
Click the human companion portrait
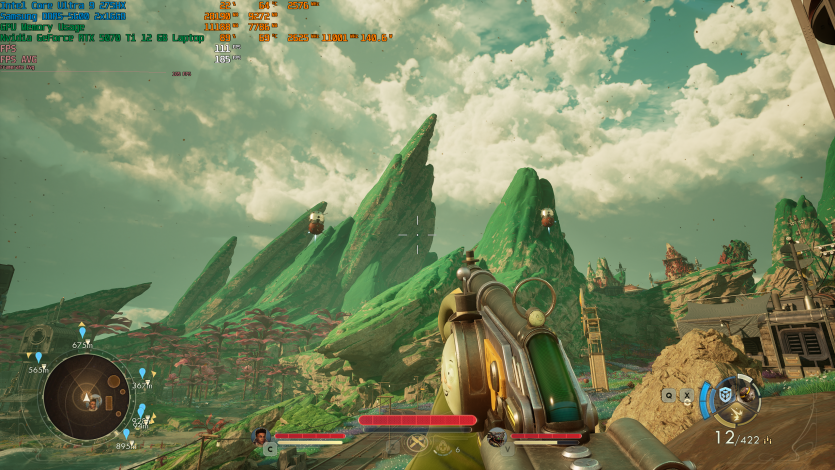pyautogui.click(x=262, y=436)
